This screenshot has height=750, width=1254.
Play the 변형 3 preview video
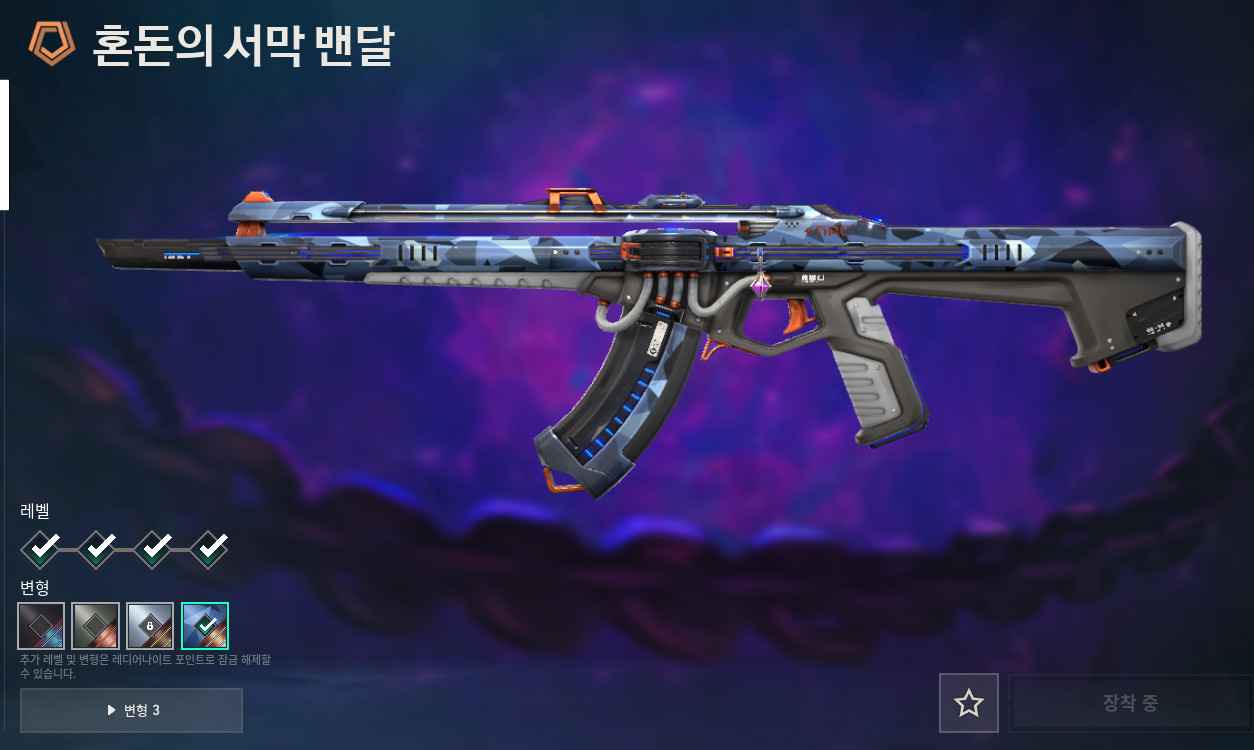coord(131,710)
